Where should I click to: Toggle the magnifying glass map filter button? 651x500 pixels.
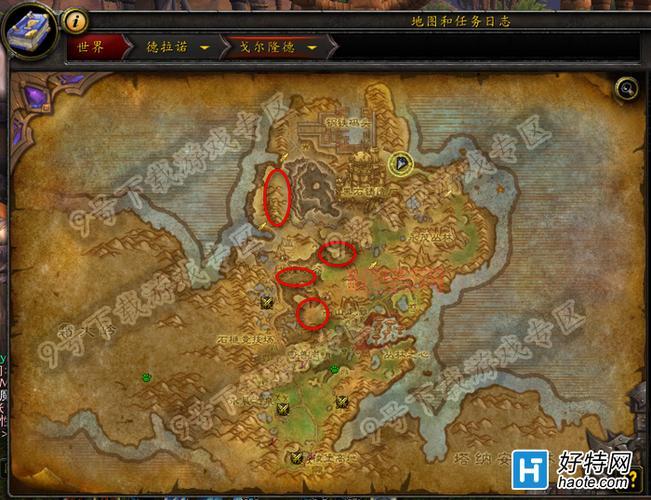(x=626, y=89)
